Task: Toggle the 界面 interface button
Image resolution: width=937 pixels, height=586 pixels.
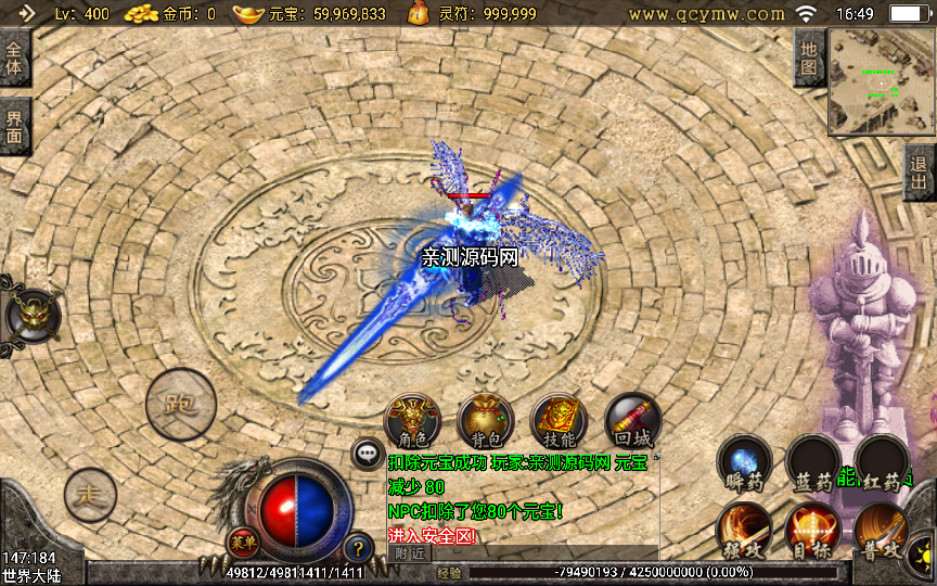Action: tap(15, 127)
